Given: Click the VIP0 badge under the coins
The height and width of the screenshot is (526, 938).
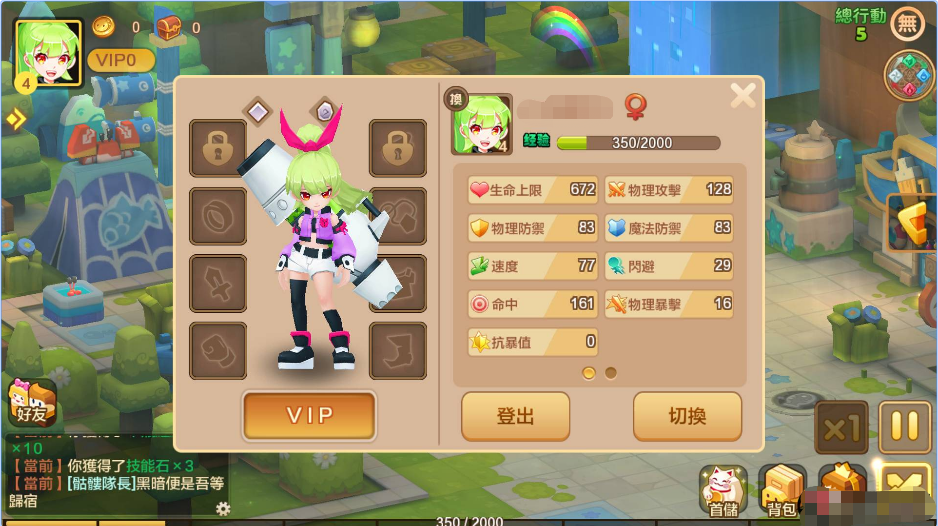Looking at the screenshot, I should pos(120,60).
